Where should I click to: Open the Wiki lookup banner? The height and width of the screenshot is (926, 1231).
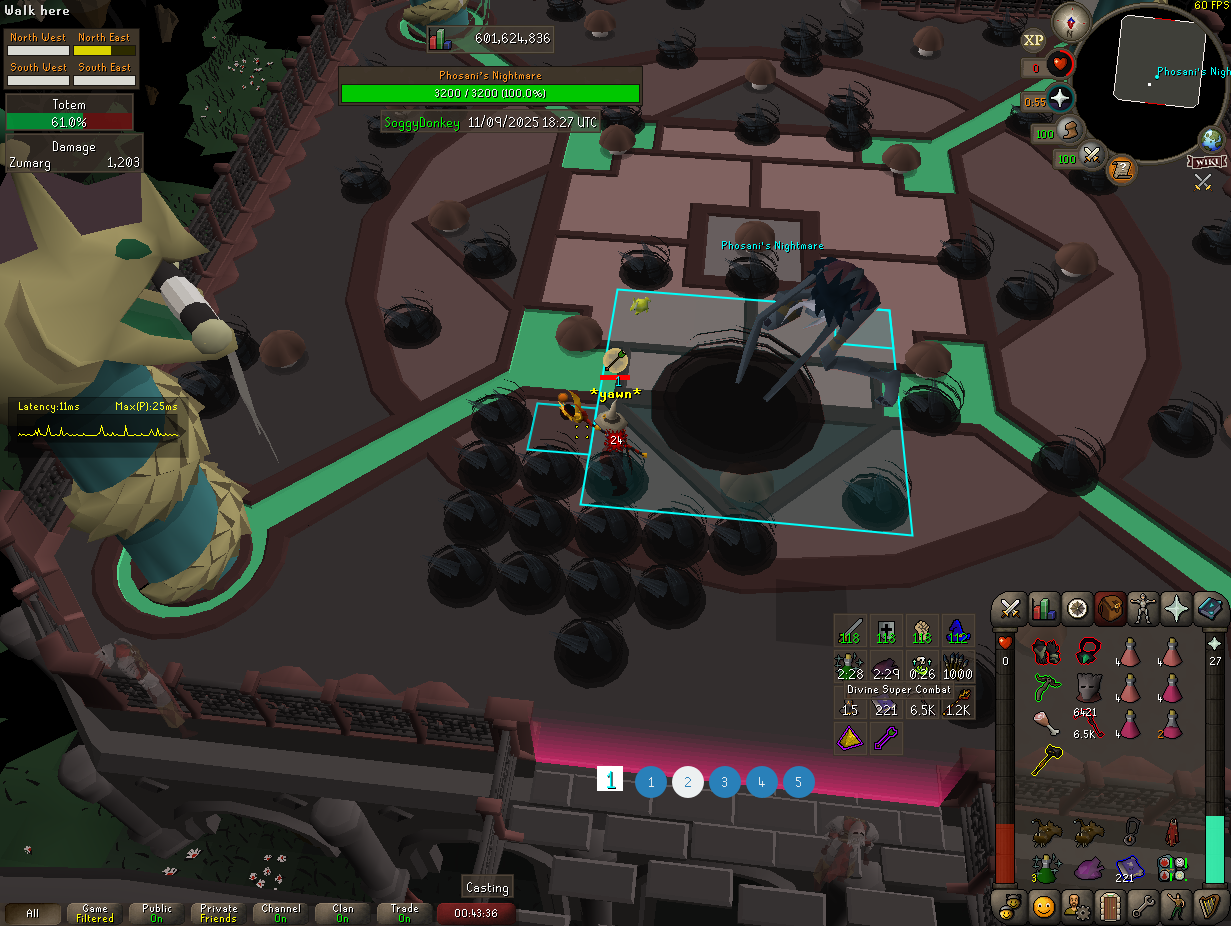pyautogui.click(x=1207, y=162)
